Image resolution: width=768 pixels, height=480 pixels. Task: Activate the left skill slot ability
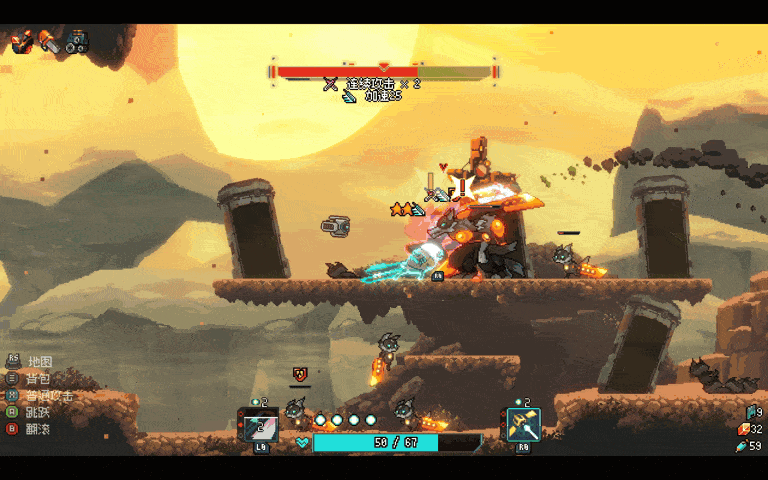pyautogui.click(x=260, y=426)
